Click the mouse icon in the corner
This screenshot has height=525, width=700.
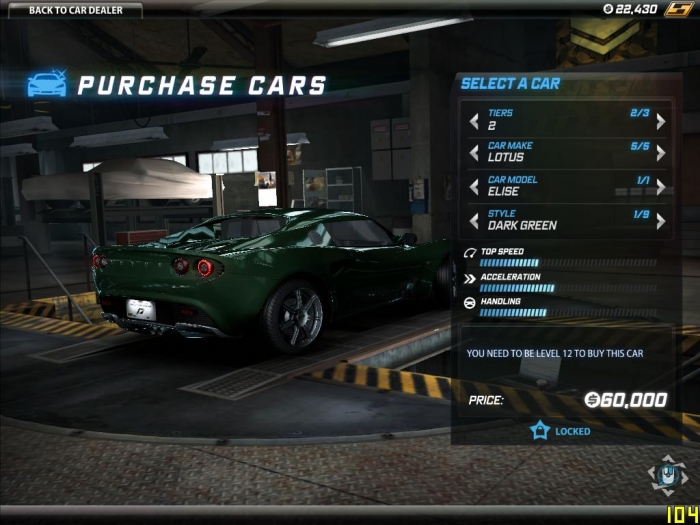pyautogui.click(x=667, y=476)
